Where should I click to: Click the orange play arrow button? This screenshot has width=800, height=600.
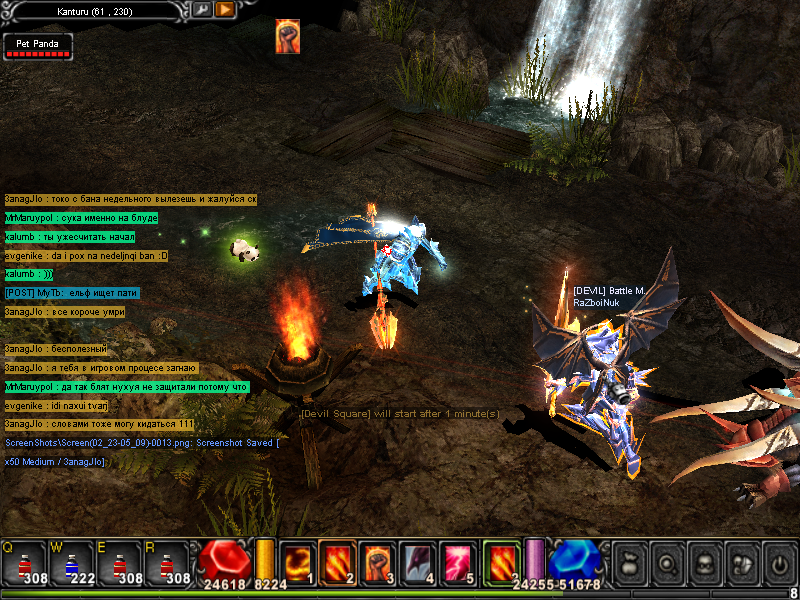pos(224,9)
